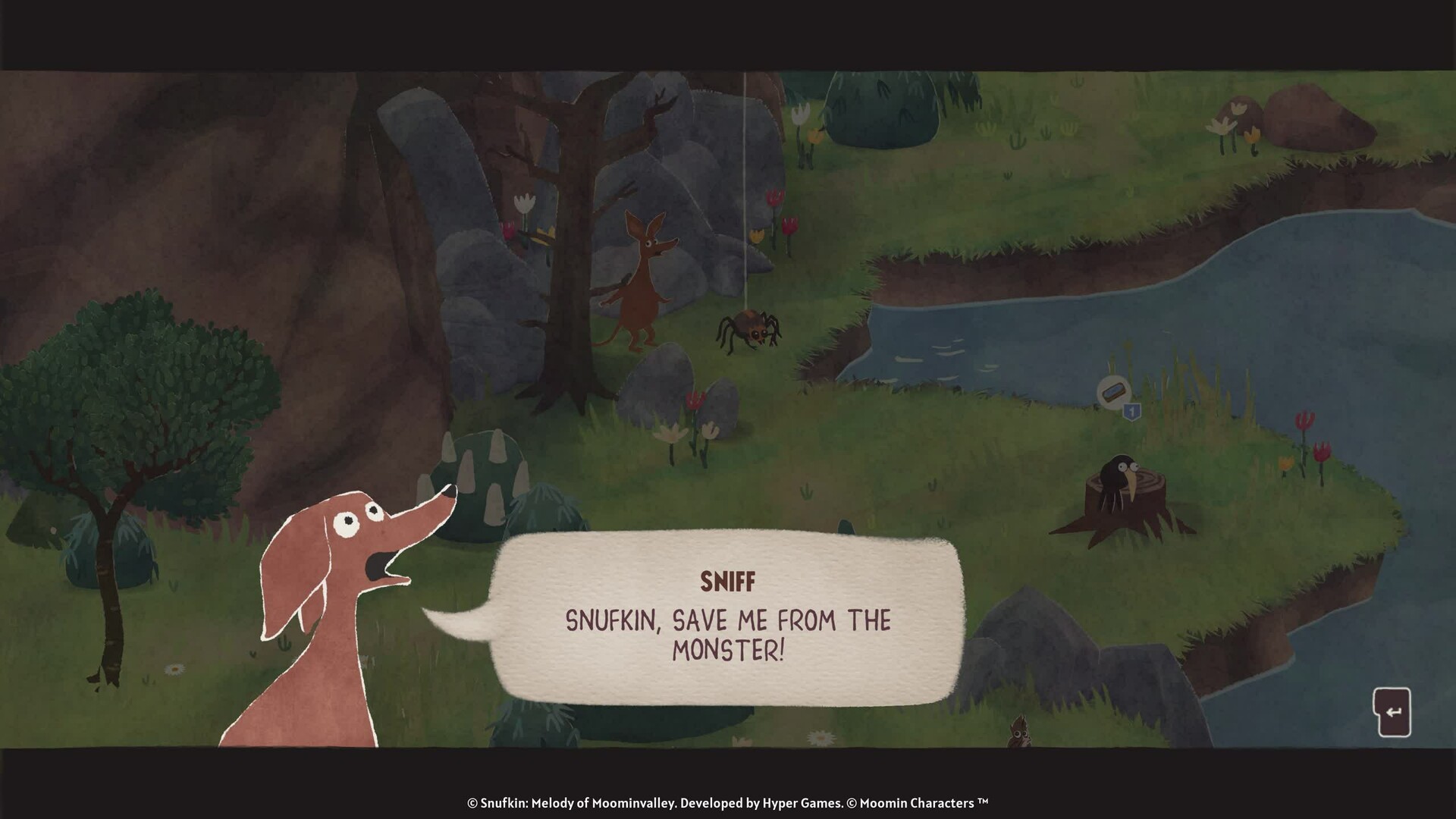The width and height of the screenshot is (1456, 819).
Task: Click the arrow symbol inside the Enter key button
Action: click(x=1395, y=711)
